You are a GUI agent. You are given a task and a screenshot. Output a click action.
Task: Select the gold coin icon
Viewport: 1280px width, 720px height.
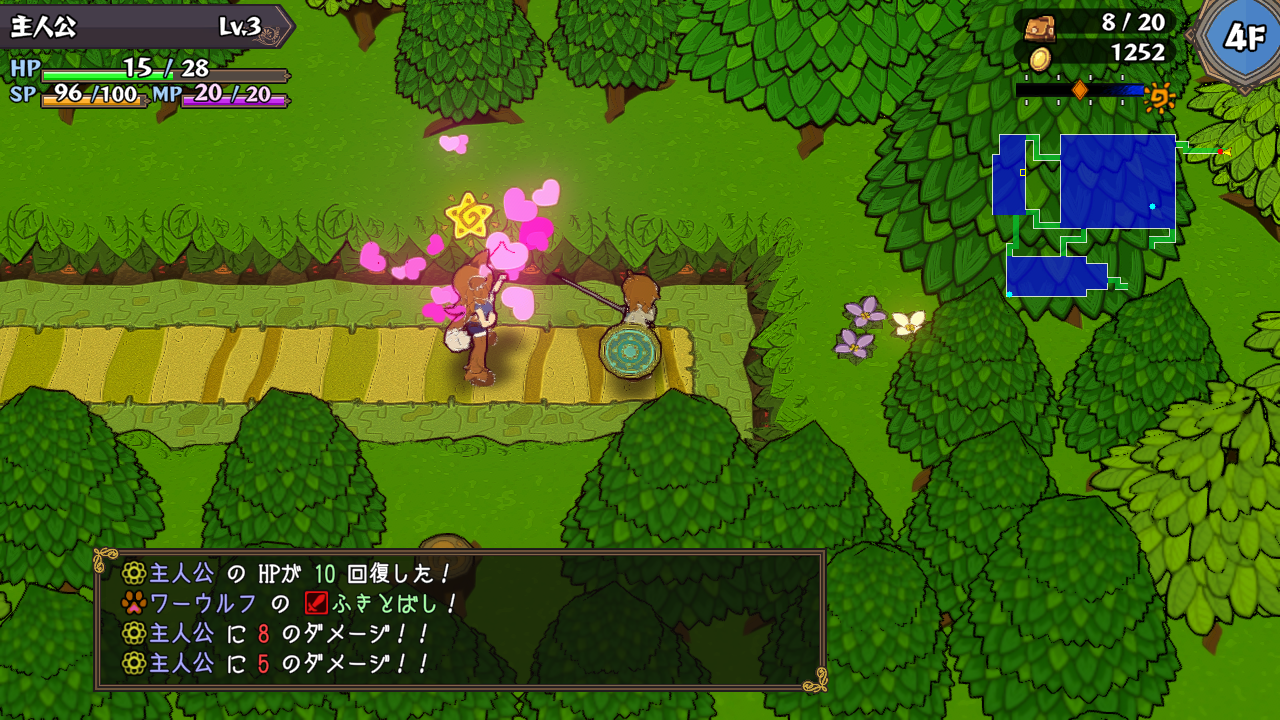[1040, 58]
